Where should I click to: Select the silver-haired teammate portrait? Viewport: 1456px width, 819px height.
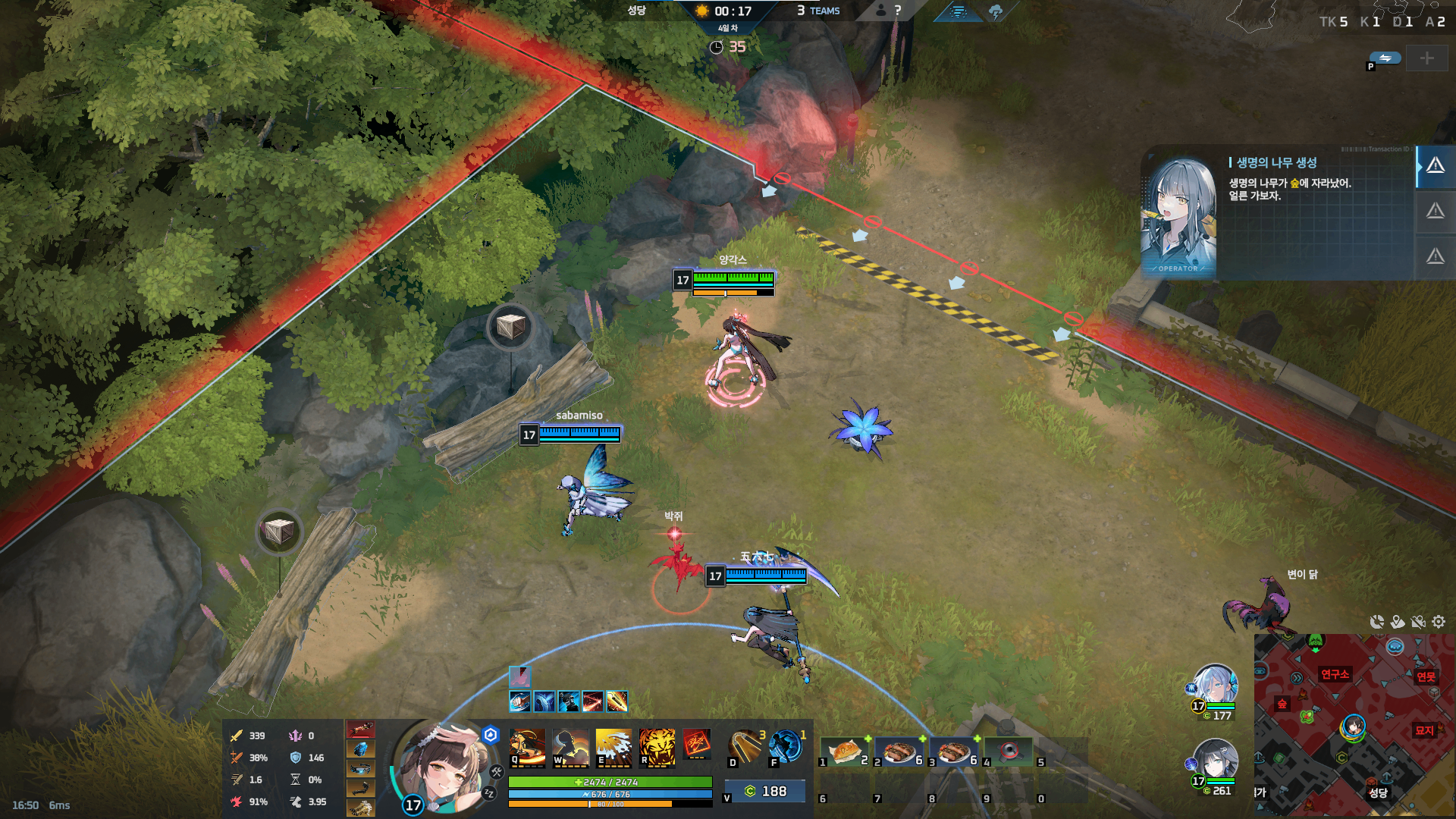[1214, 684]
